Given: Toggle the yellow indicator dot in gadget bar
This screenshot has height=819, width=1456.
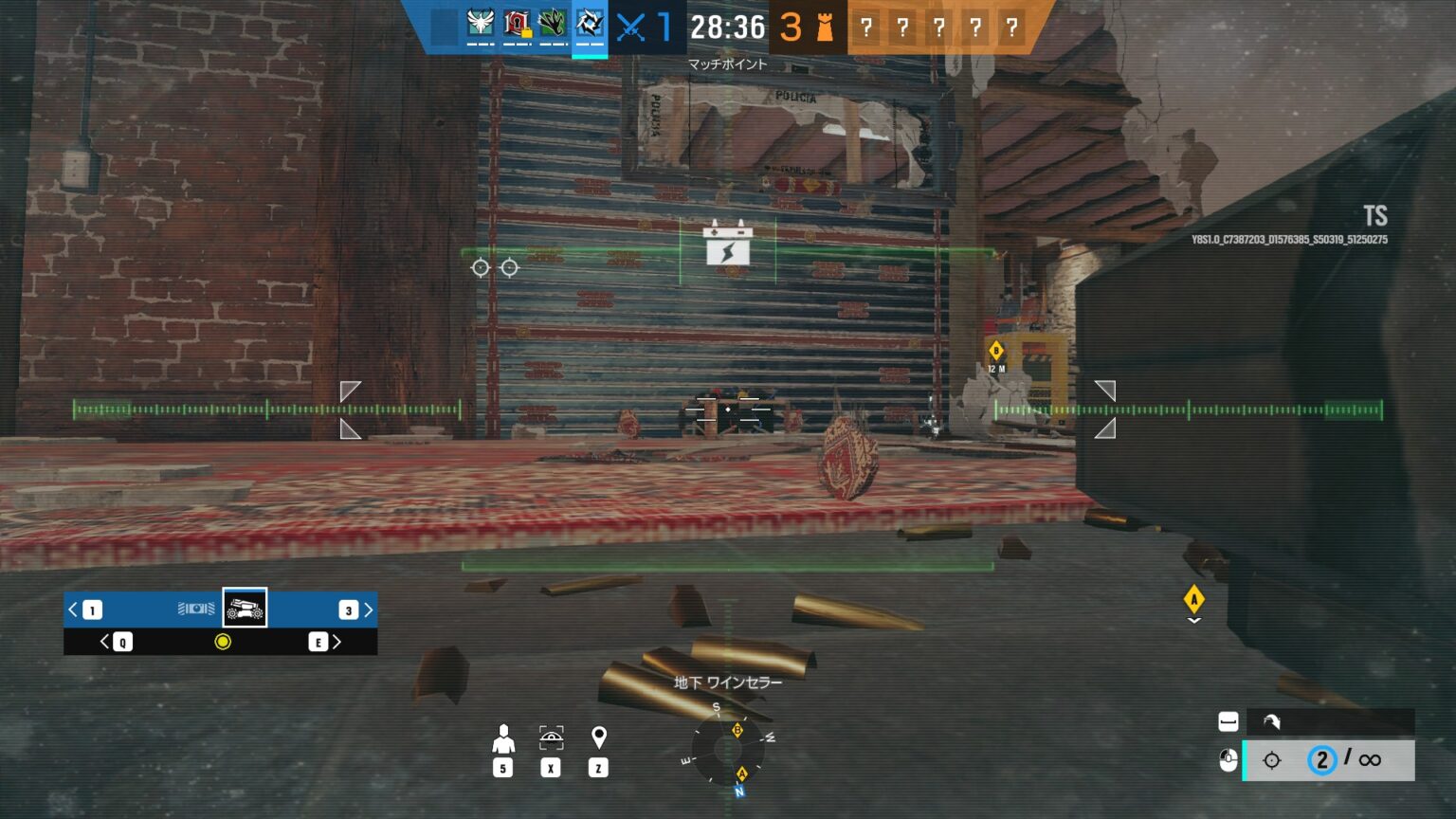Looking at the screenshot, I should (221, 642).
